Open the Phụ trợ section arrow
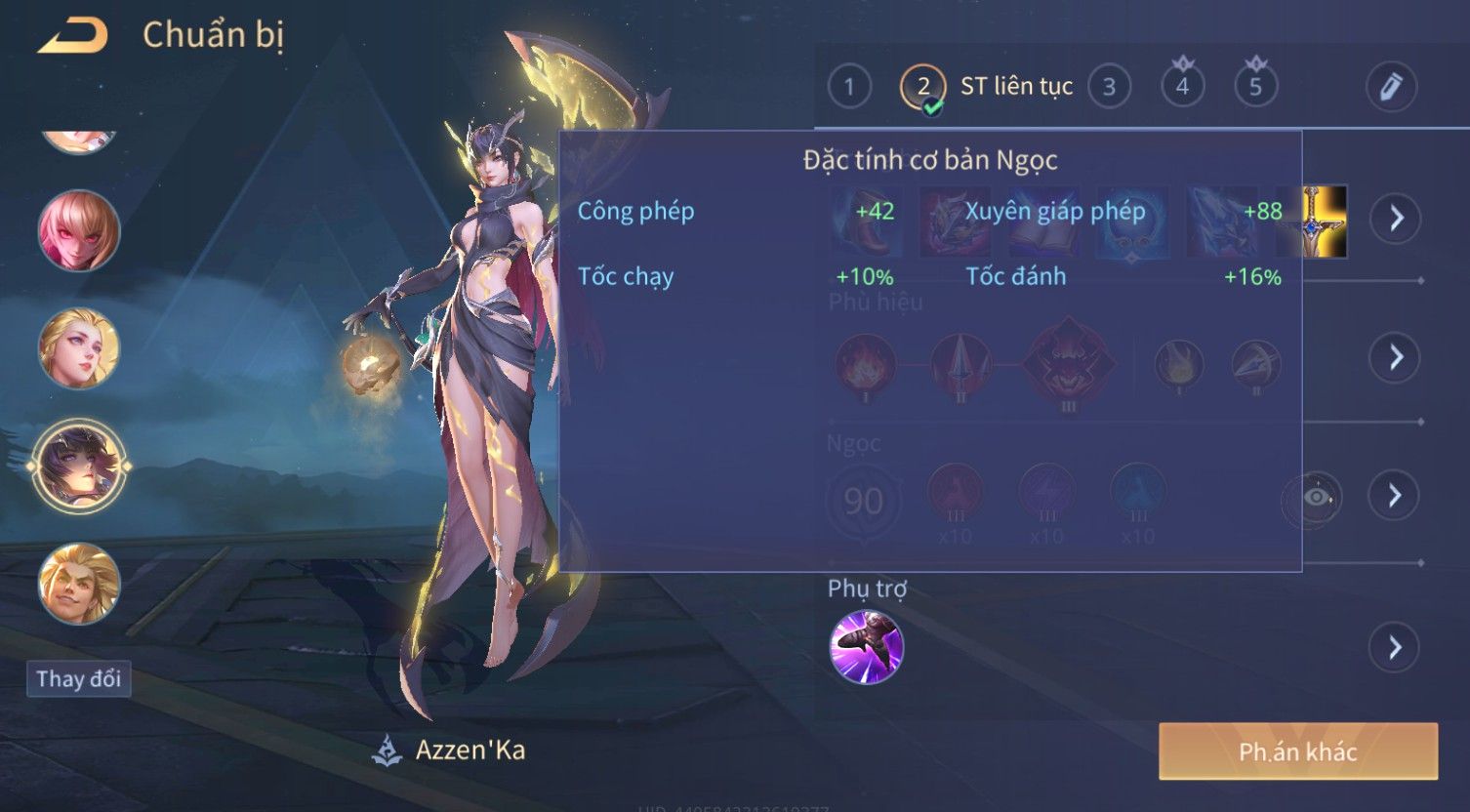This screenshot has height=812, width=1470. pos(1396,647)
